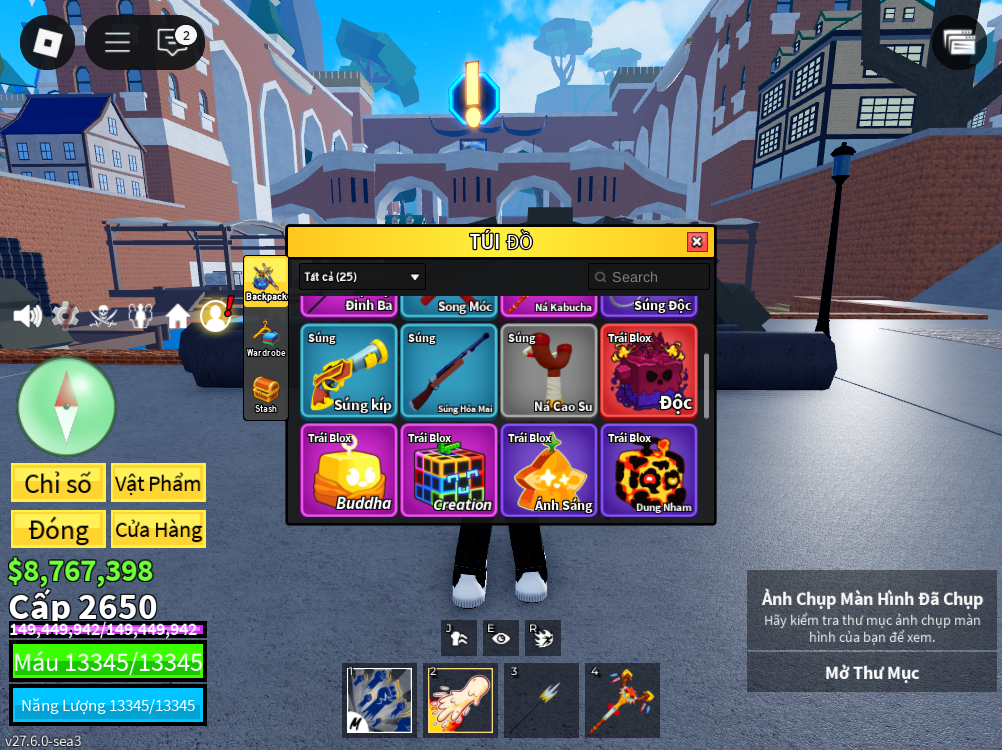Click Mở Thư Mục to open screenshots folder

[x=871, y=673]
